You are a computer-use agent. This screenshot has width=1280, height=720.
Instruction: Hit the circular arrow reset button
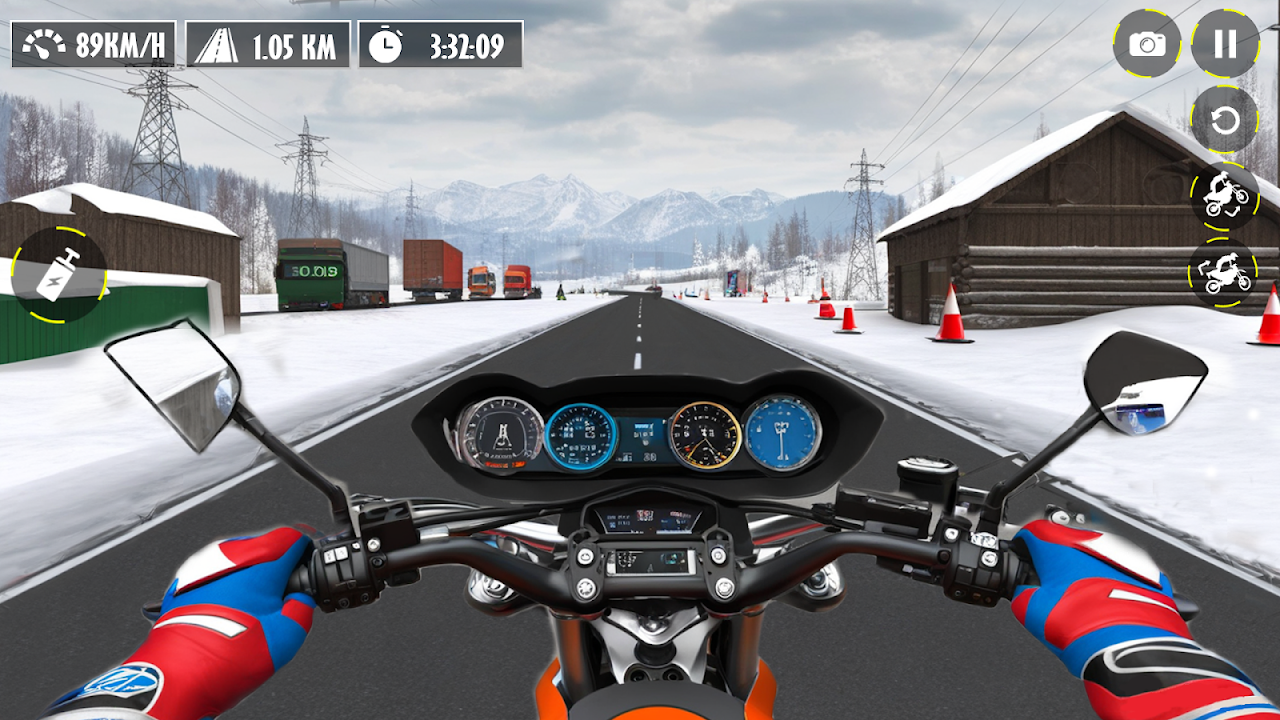coord(1225,120)
